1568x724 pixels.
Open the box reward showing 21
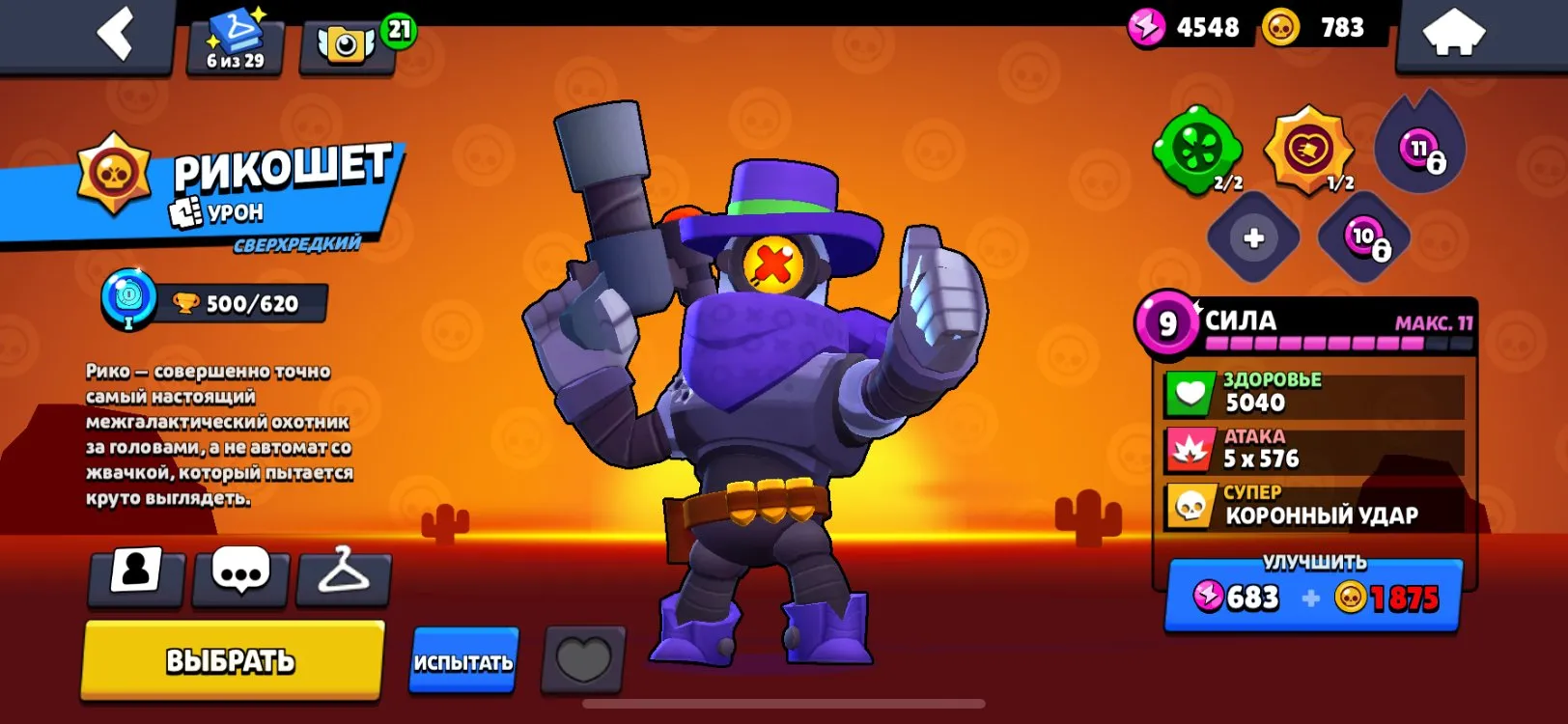(x=349, y=37)
